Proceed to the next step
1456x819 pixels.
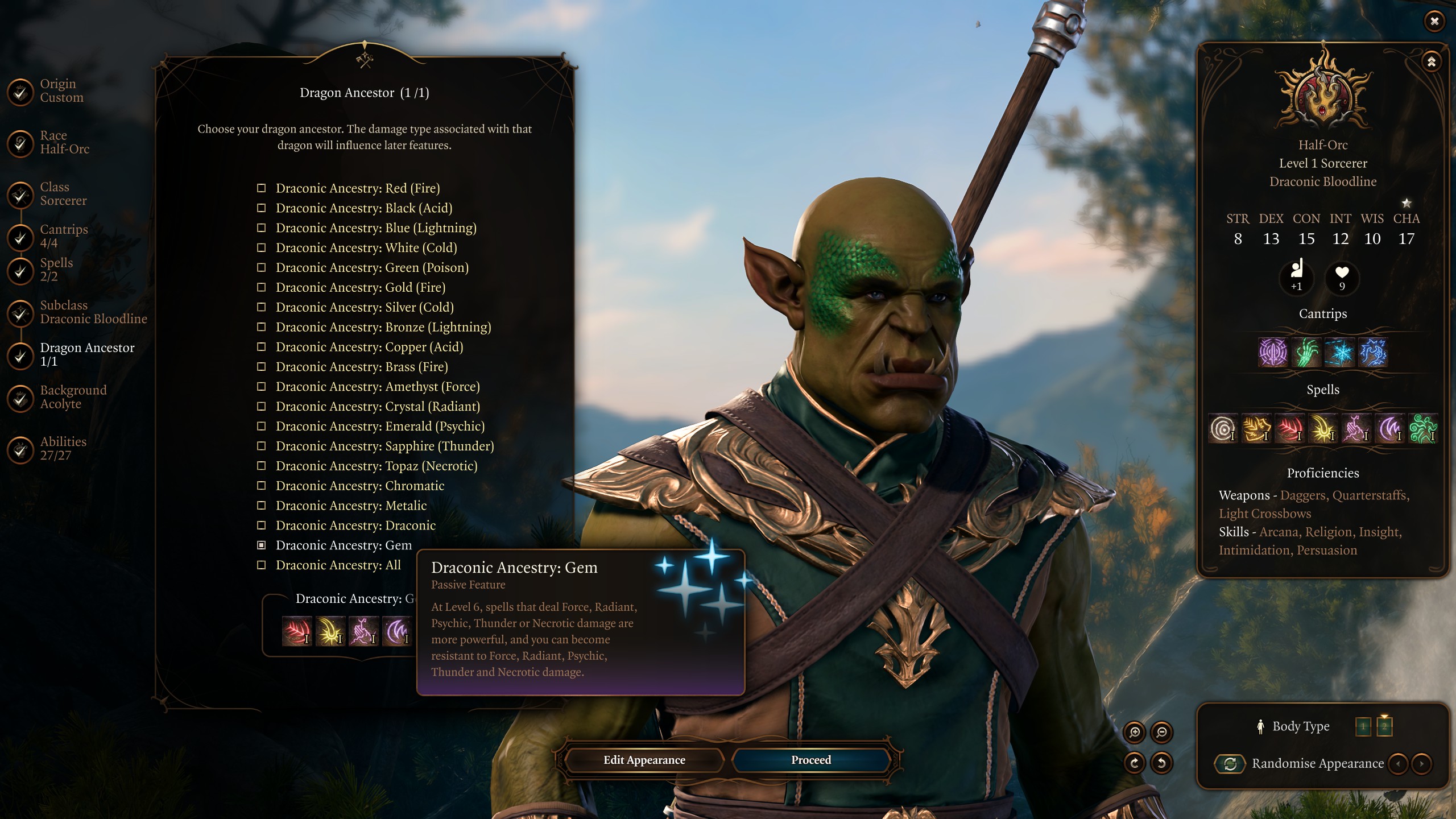coord(810,760)
